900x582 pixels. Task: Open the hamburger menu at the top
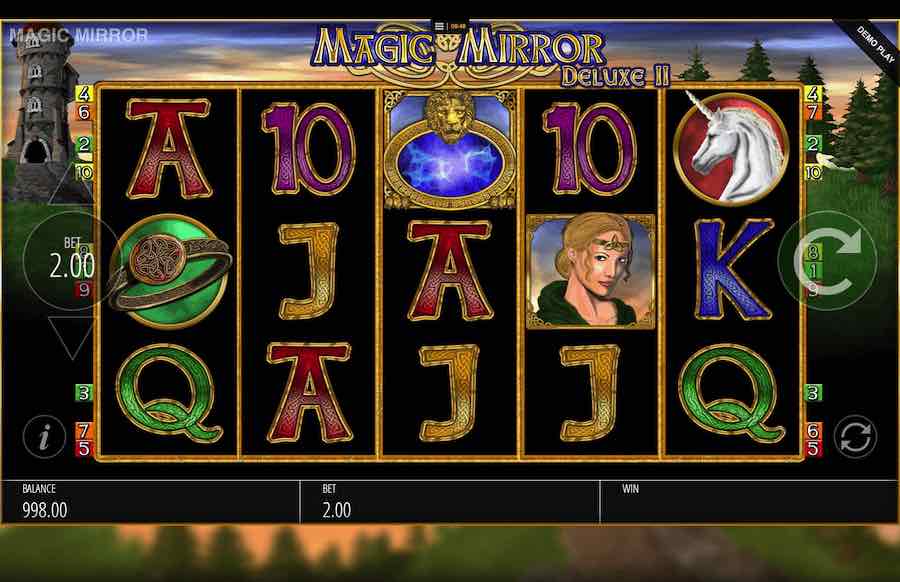click(x=439, y=26)
